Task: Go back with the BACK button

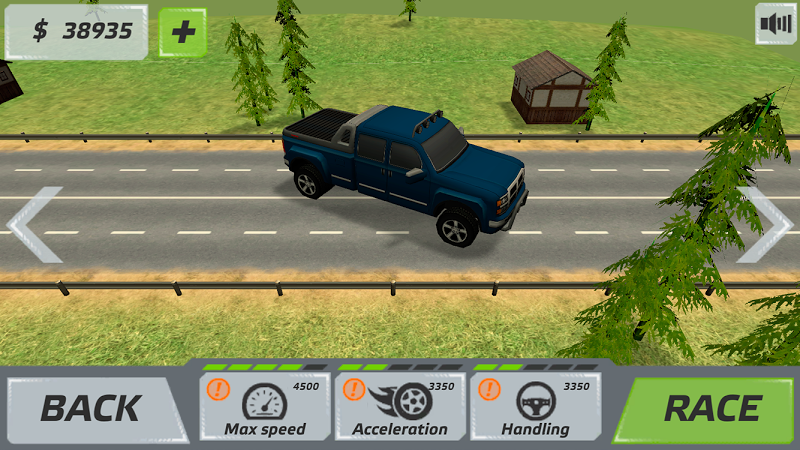Action: click(90, 408)
